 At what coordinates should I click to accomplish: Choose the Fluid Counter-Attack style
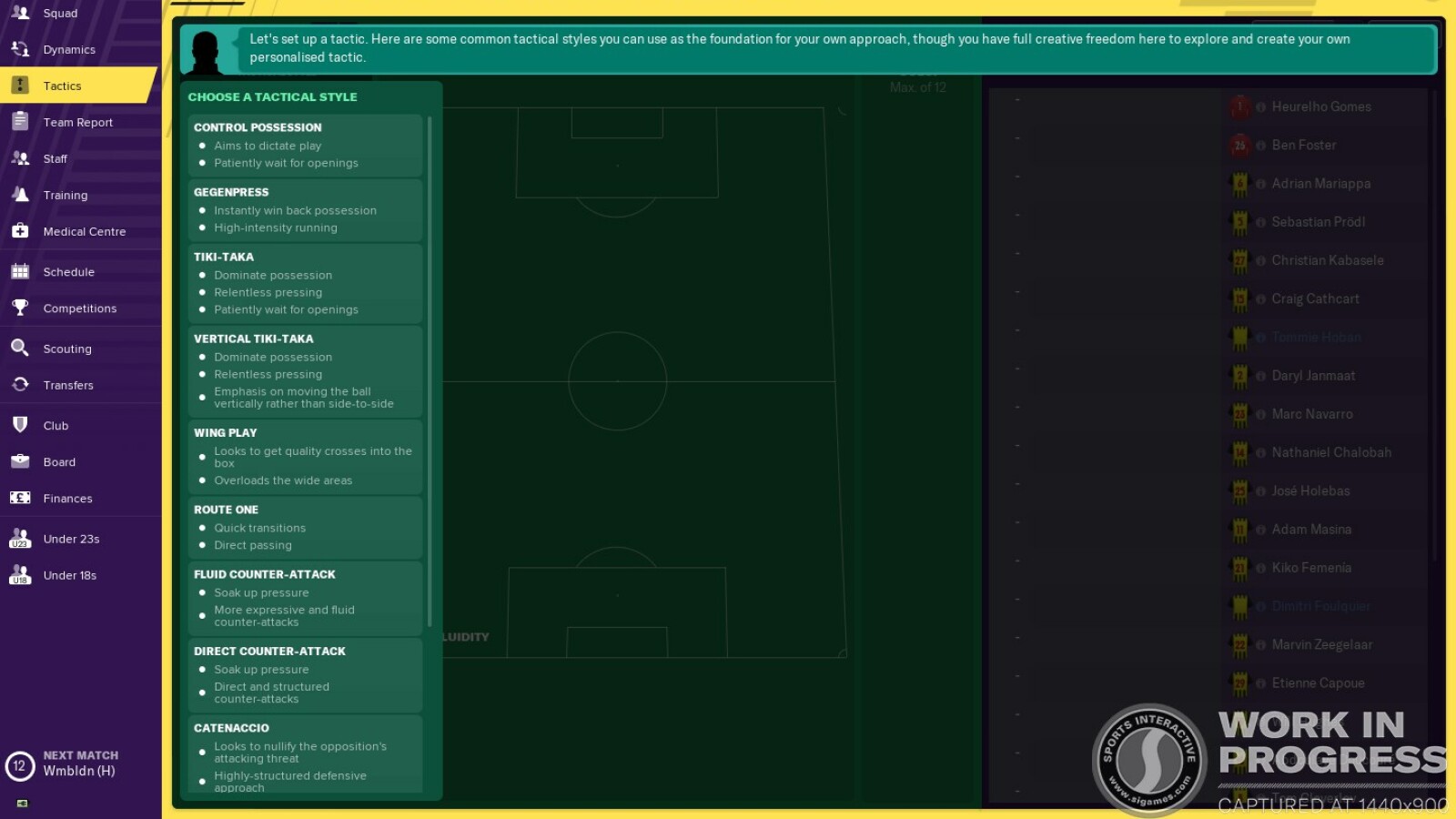[x=305, y=598]
